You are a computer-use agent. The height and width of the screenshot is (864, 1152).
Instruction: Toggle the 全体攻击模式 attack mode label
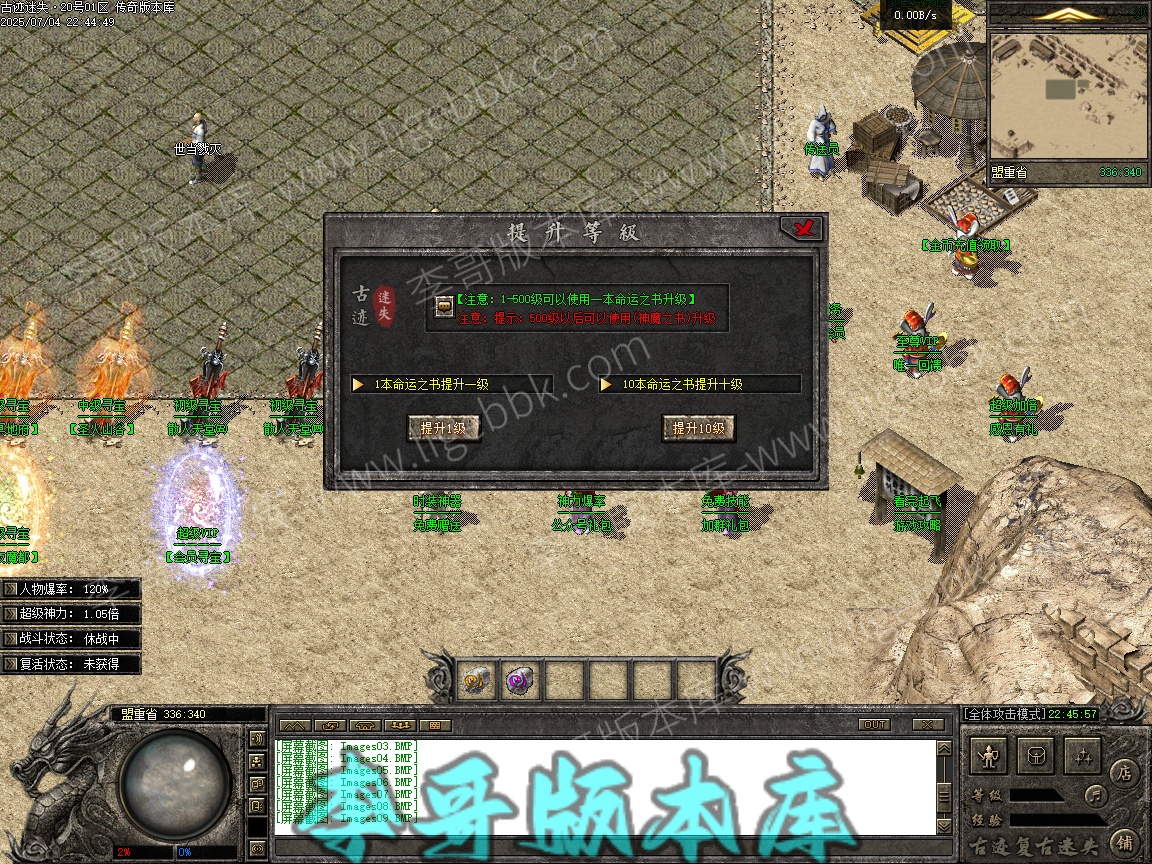click(x=1004, y=714)
